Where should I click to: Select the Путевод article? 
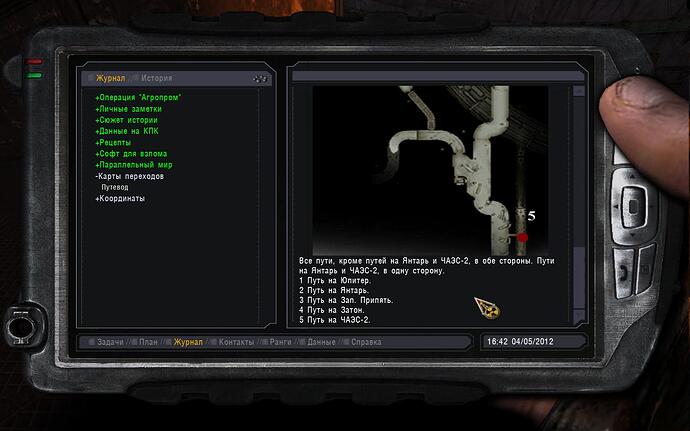pyautogui.click(x=114, y=187)
